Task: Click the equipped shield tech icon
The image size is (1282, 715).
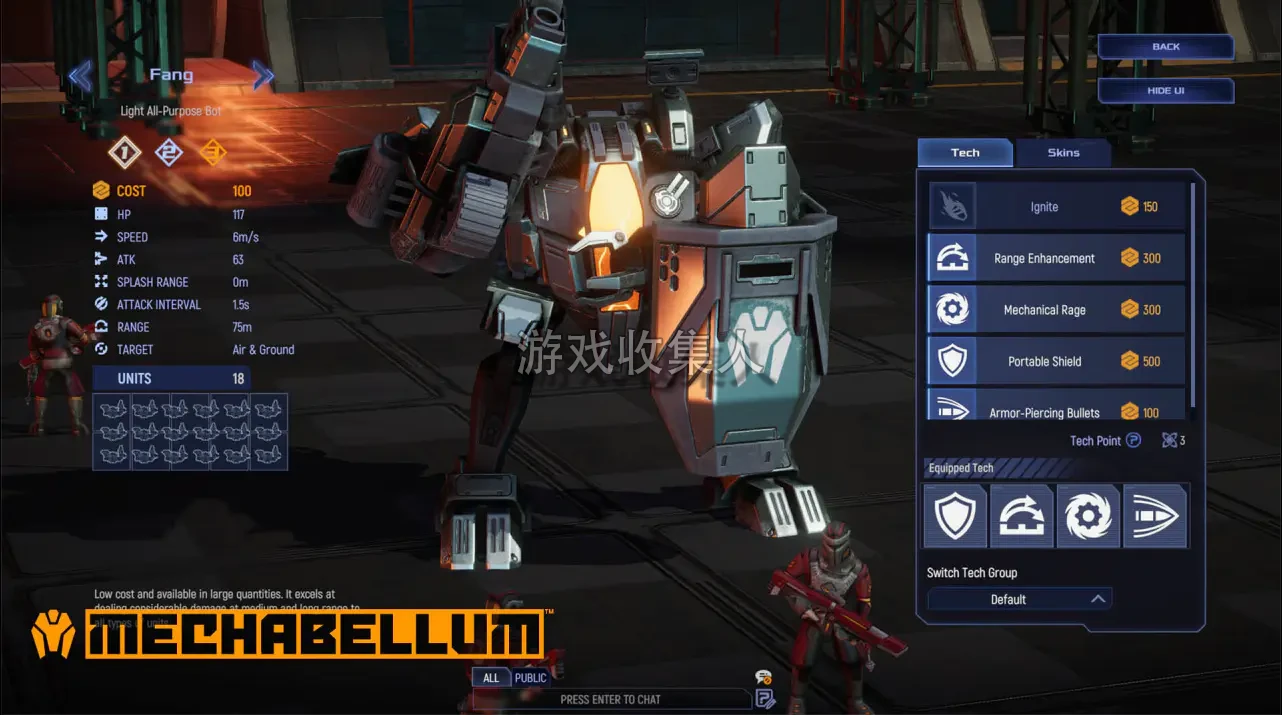Action: [954, 516]
